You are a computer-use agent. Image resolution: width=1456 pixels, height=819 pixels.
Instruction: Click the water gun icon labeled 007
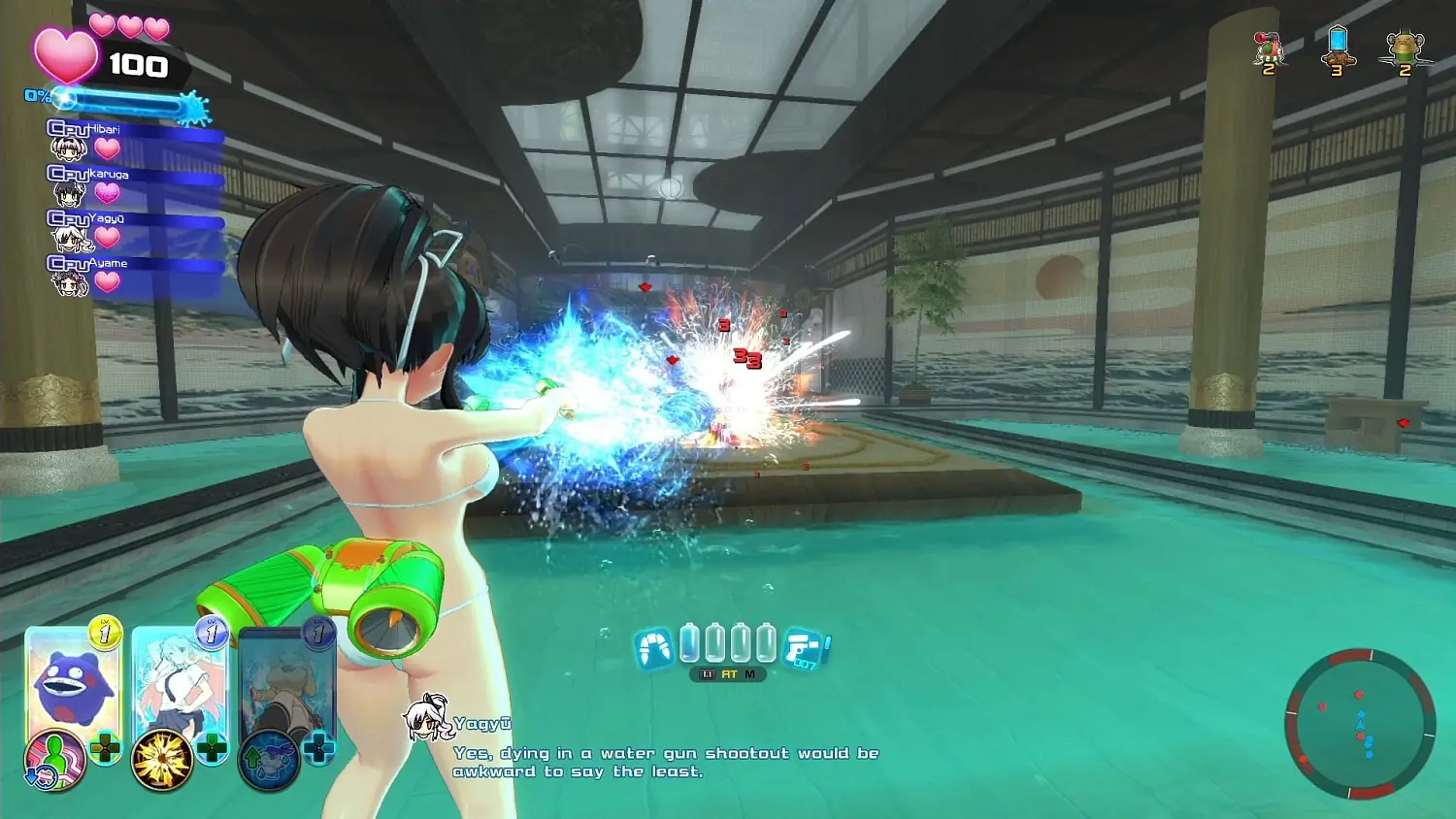click(x=803, y=648)
